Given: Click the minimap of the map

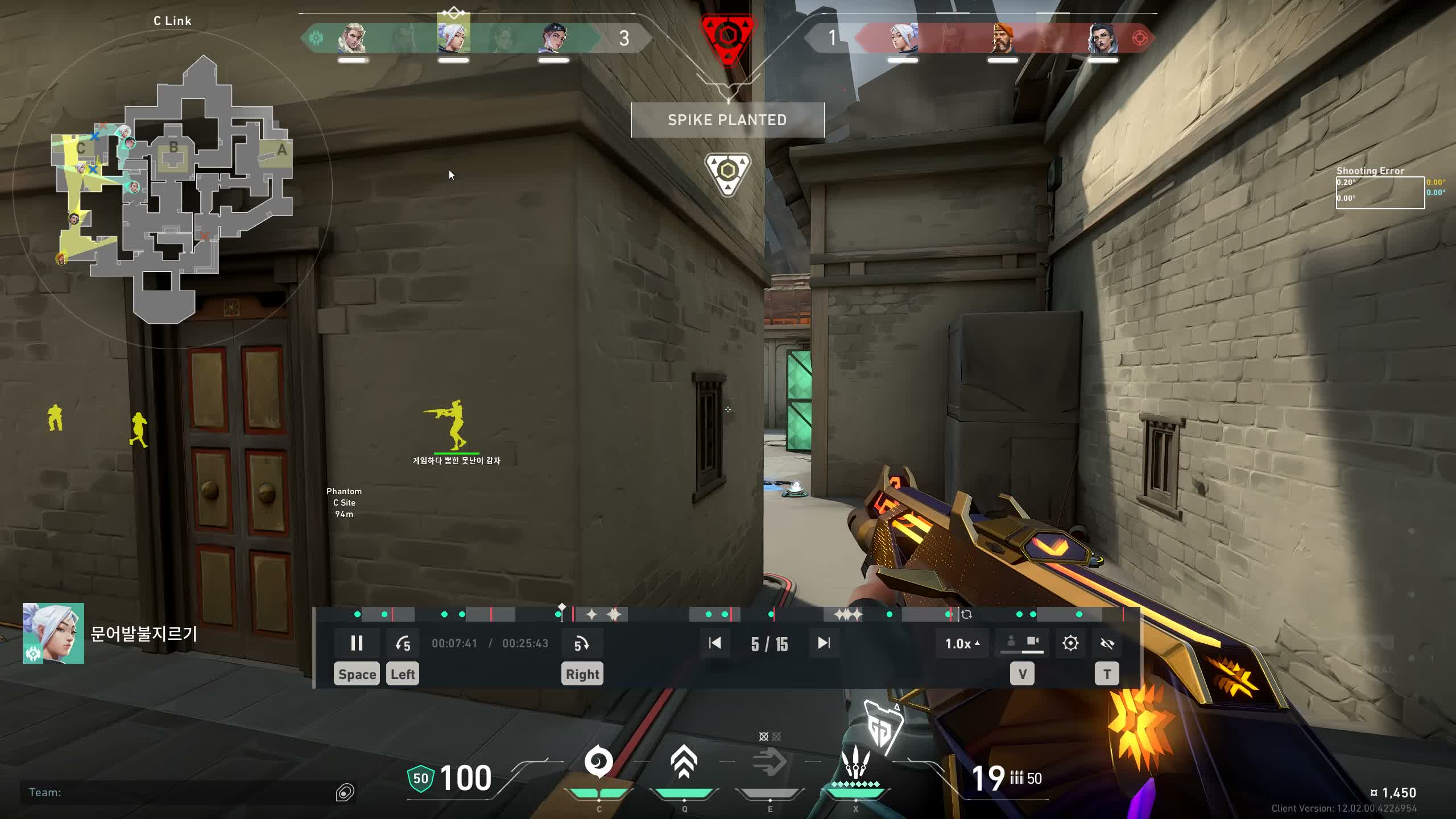Looking at the screenshot, I should click(171, 188).
